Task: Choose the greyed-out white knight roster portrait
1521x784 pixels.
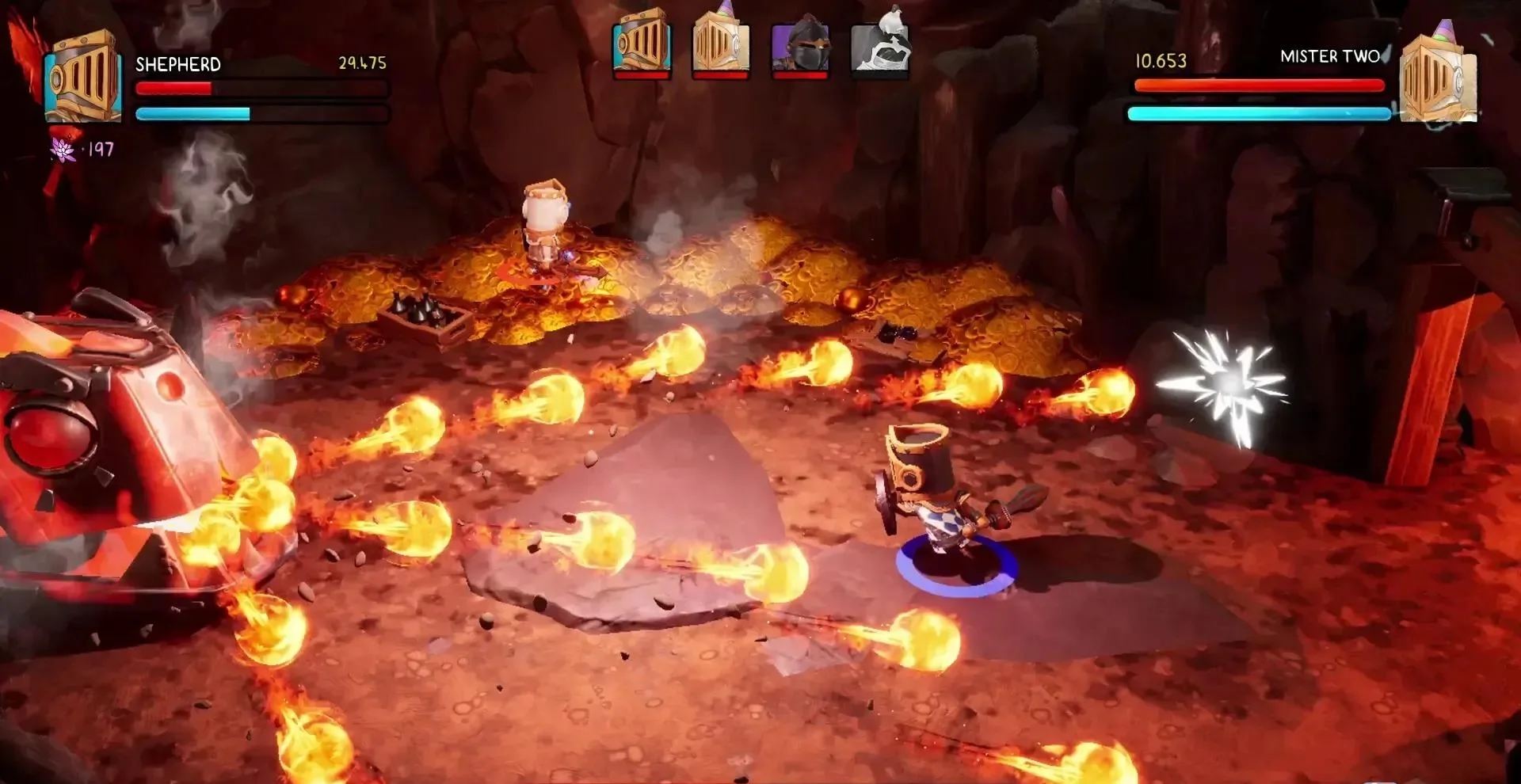Action: point(879,44)
